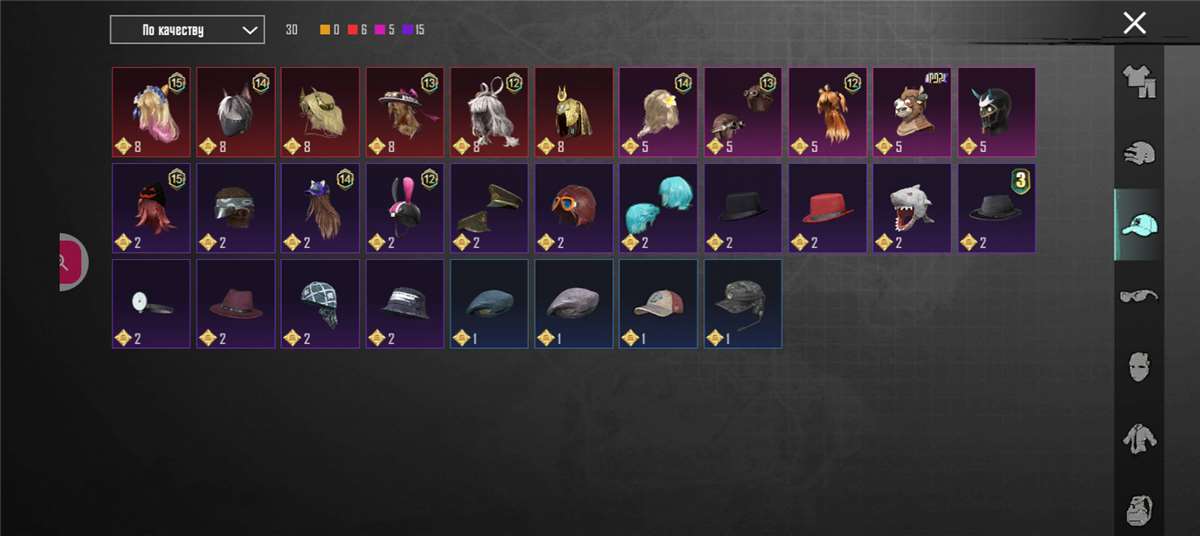Click the pink magnifier search button
This screenshot has height=536, width=1200.
(66, 262)
